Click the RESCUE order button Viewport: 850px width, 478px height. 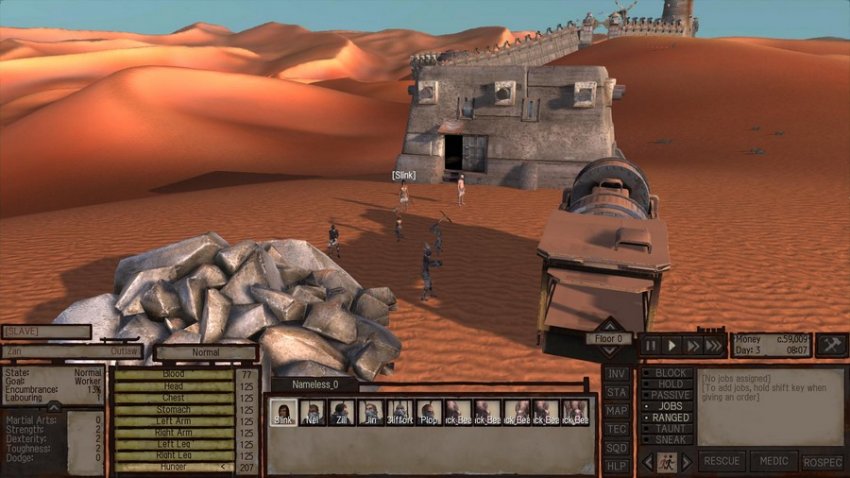click(x=722, y=462)
